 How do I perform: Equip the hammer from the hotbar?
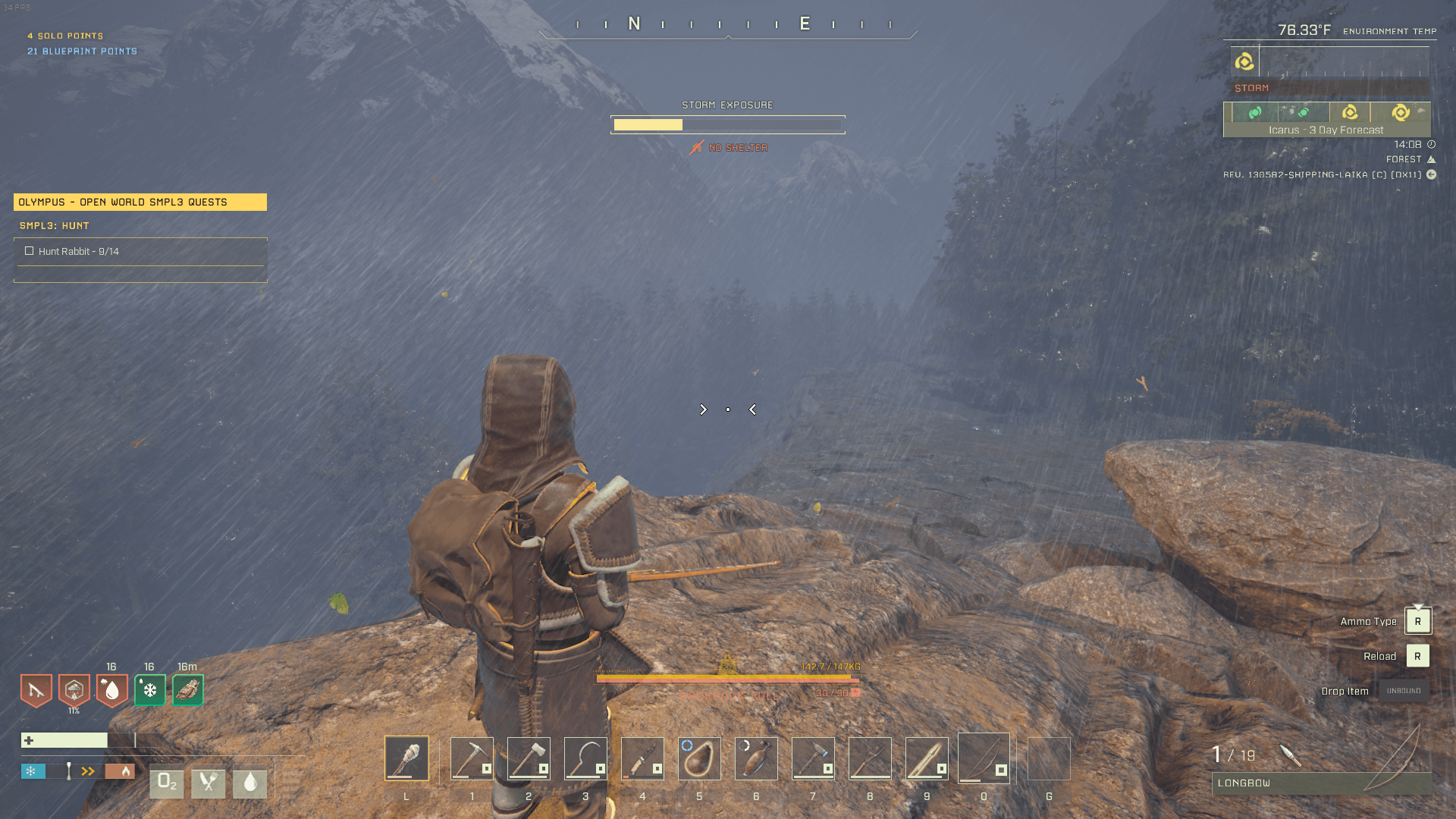[813, 758]
